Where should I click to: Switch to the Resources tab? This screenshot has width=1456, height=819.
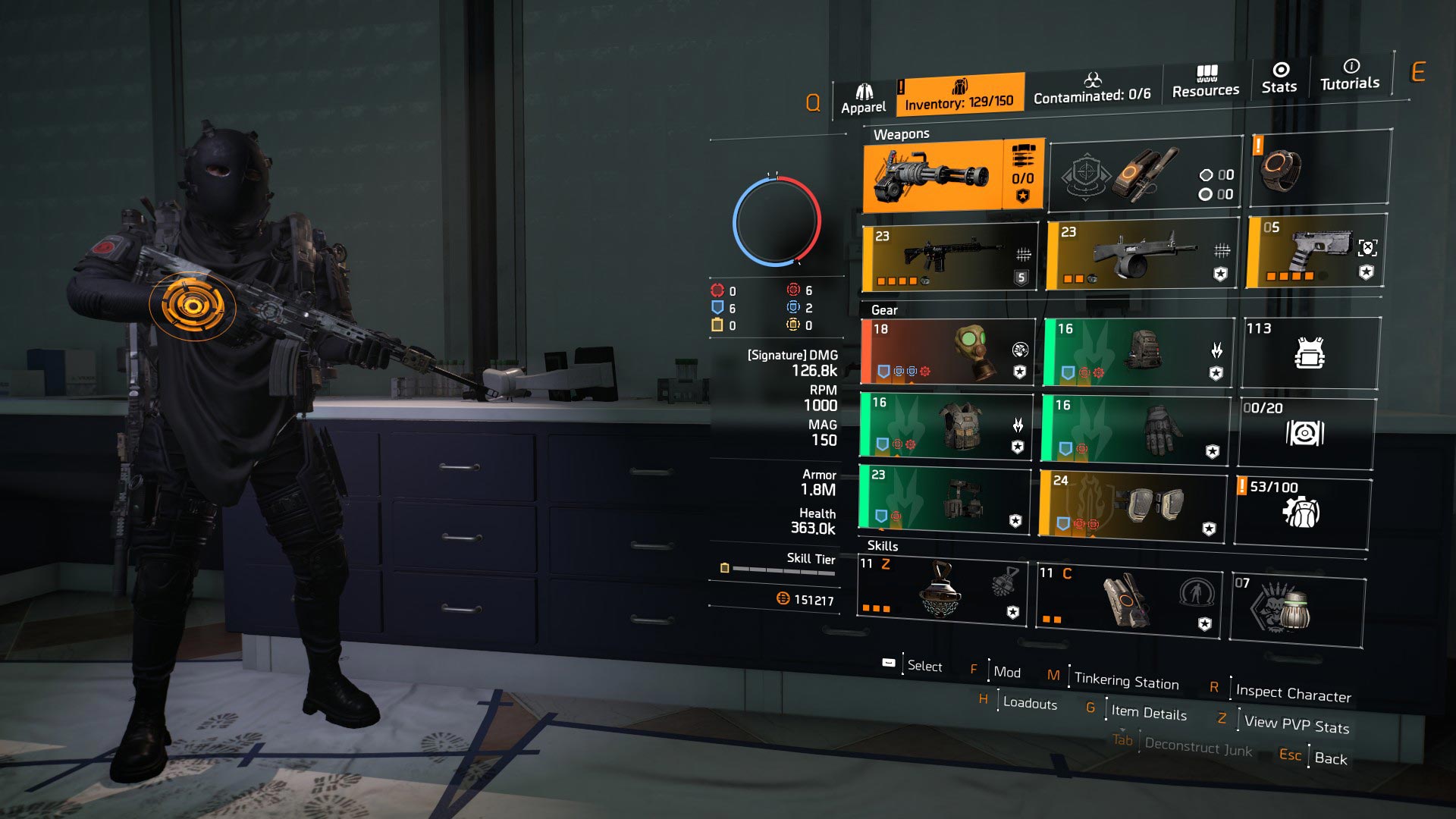pyautogui.click(x=1204, y=83)
